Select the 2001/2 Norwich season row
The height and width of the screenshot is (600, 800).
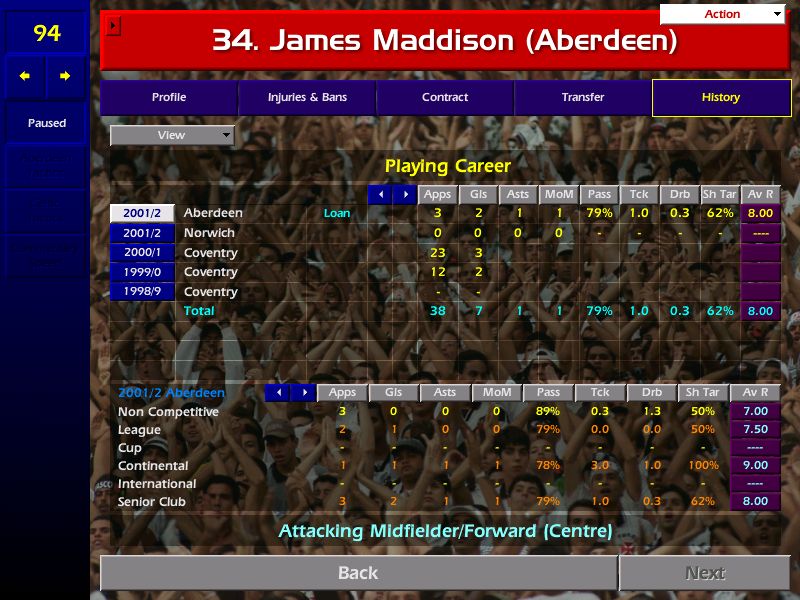click(x=142, y=233)
